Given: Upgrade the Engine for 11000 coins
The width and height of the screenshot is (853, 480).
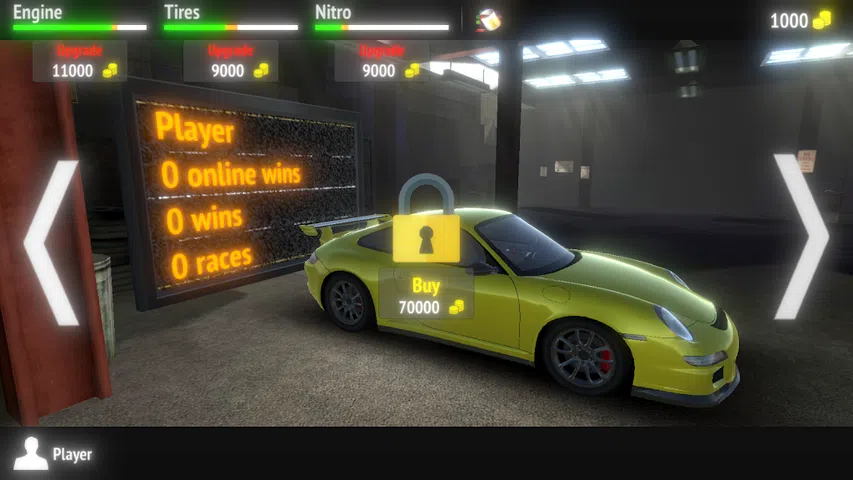Looking at the screenshot, I should [80, 61].
